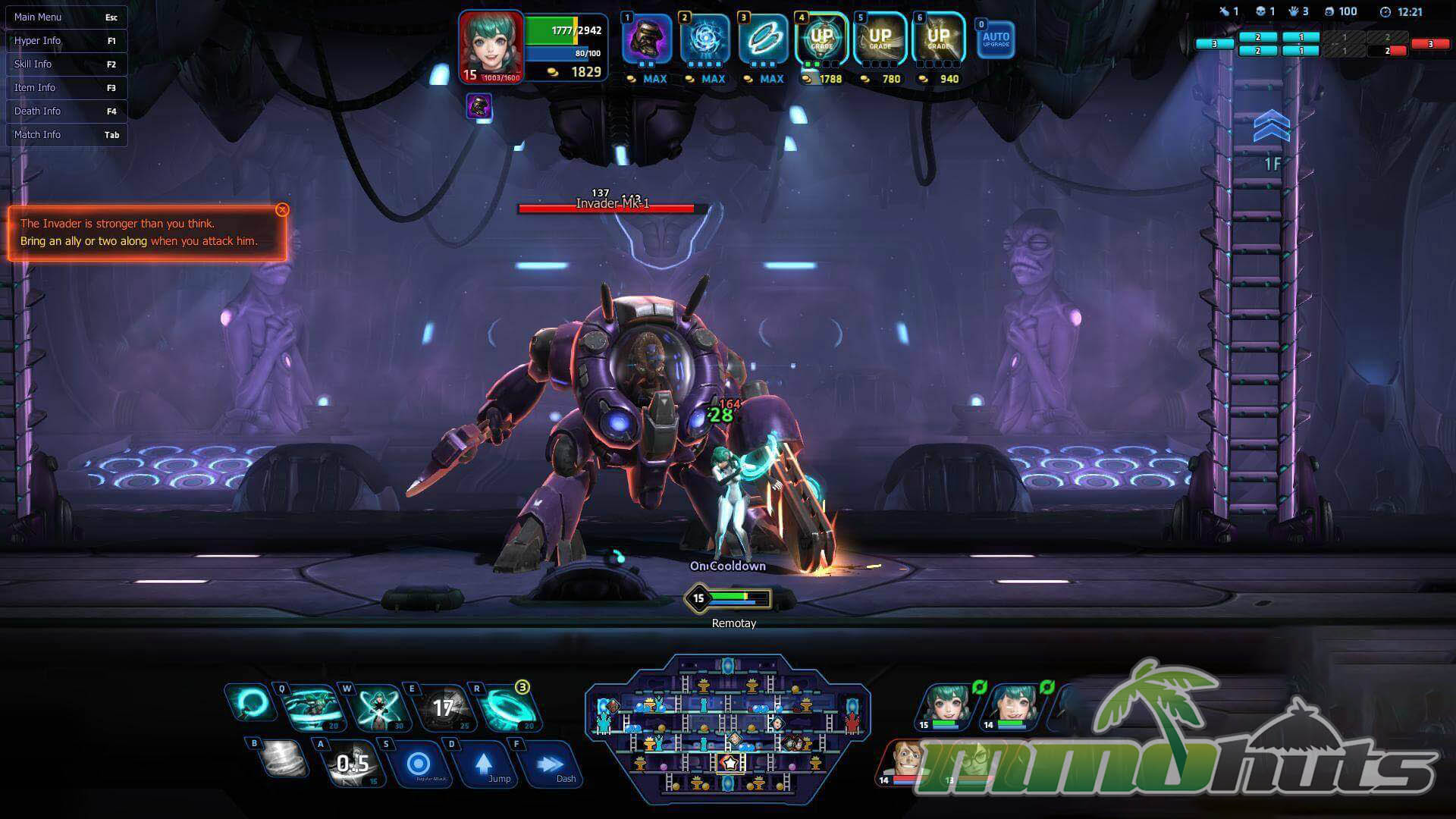Close the Invader warning tip
This screenshot has width=1456, height=819.
(282, 210)
